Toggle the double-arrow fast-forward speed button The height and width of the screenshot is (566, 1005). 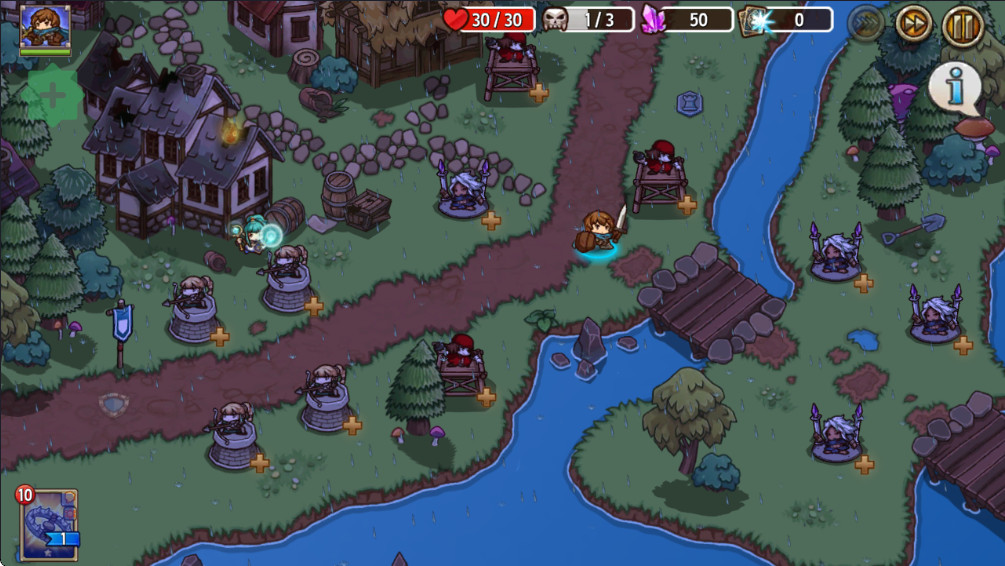(x=913, y=24)
